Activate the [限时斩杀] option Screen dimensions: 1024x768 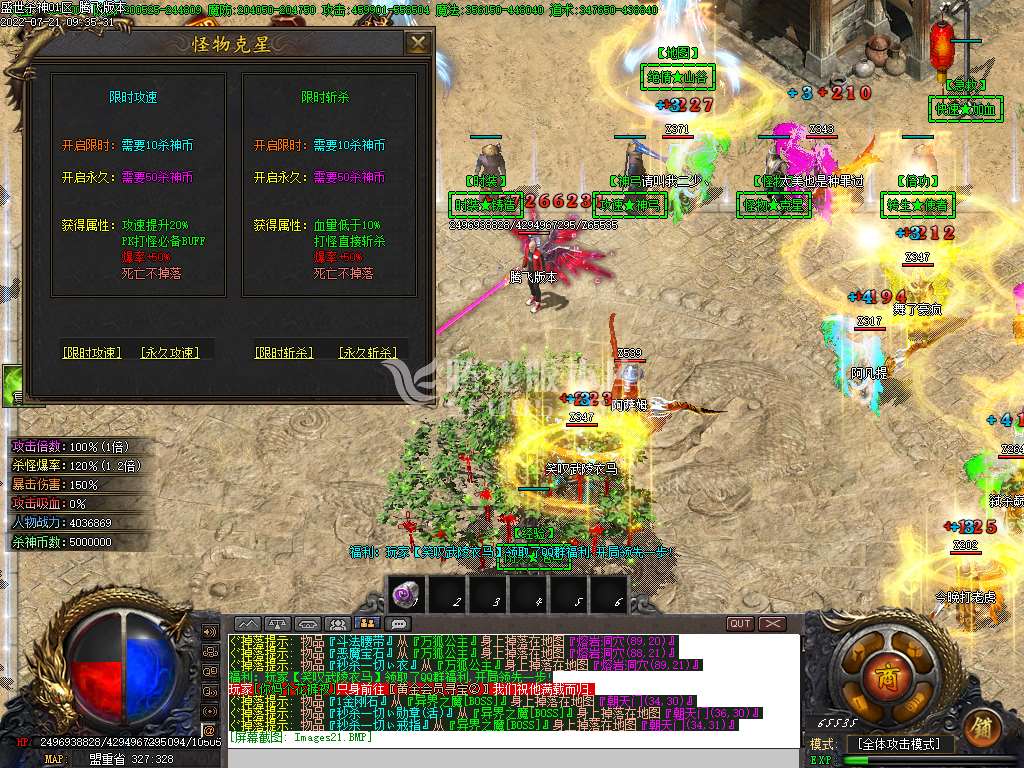pos(283,352)
